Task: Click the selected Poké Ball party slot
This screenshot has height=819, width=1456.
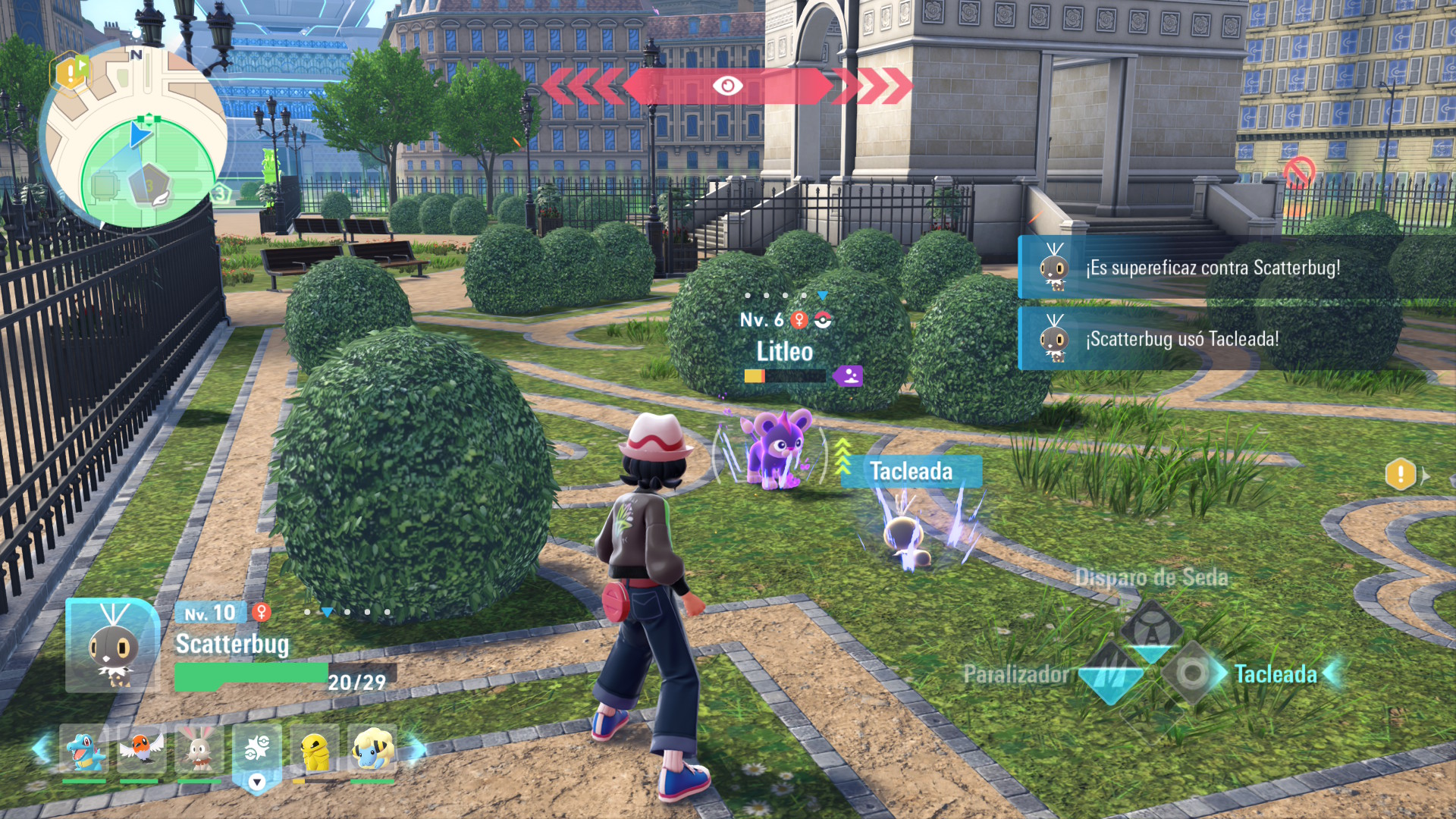Action: (x=257, y=749)
